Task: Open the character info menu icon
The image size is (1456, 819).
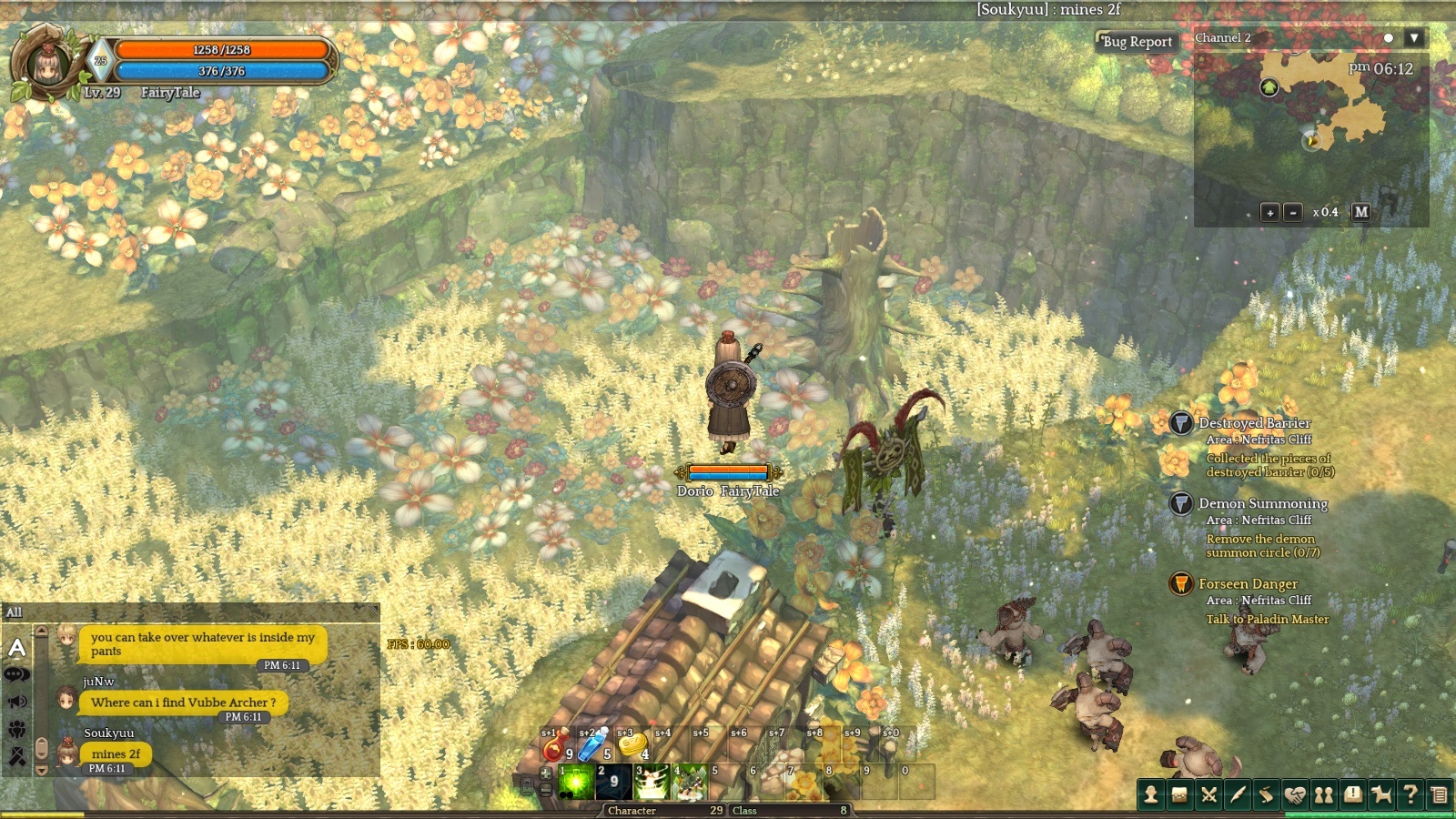Action: coord(1151,794)
